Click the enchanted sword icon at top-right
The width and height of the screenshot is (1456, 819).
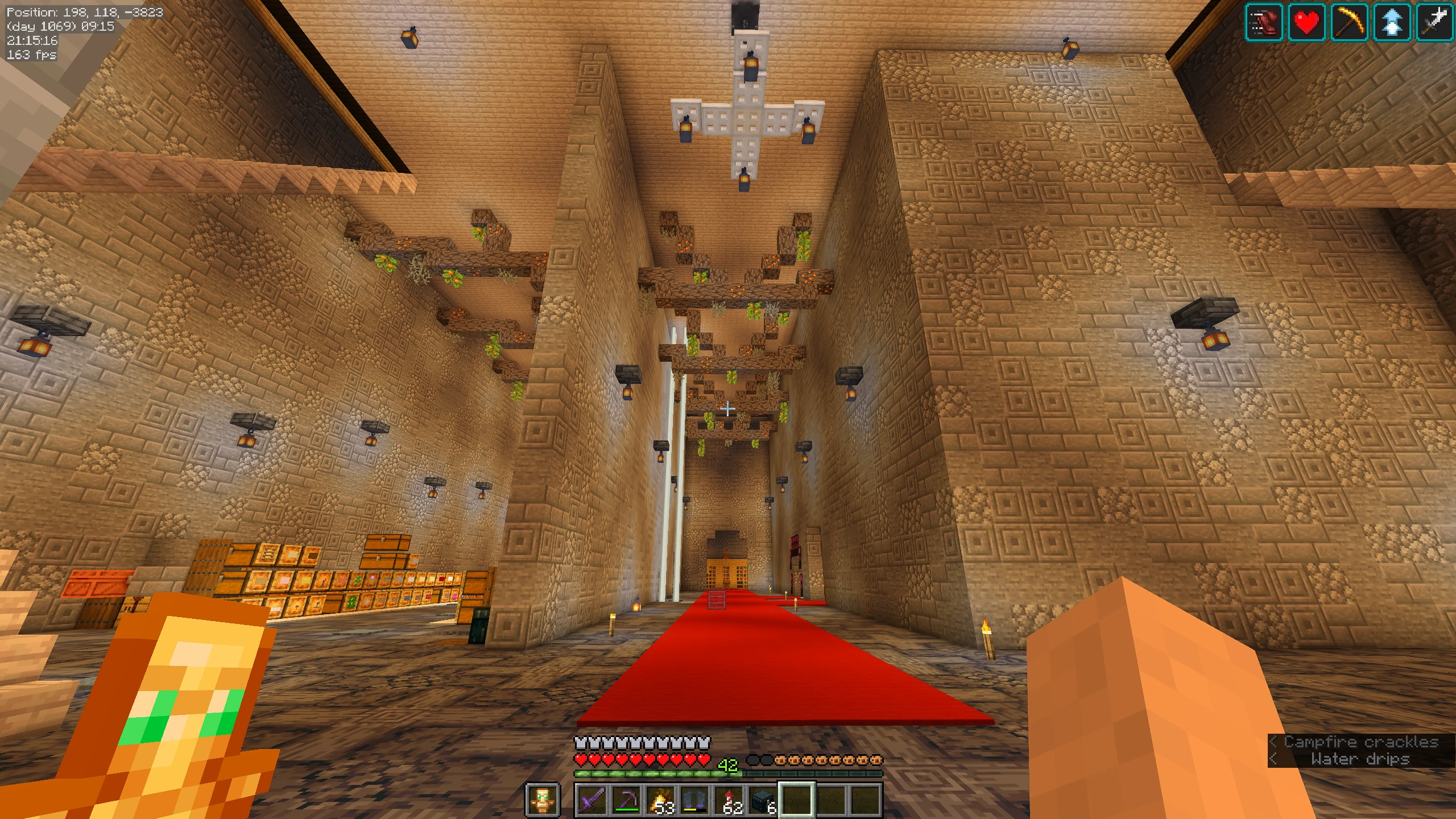1434,23
